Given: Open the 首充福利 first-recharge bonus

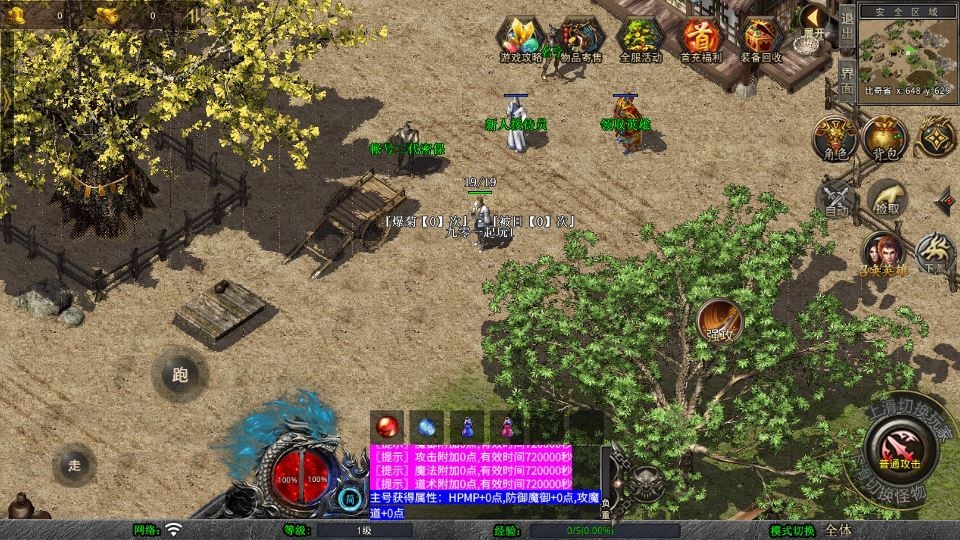Looking at the screenshot, I should tap(700, 39).
